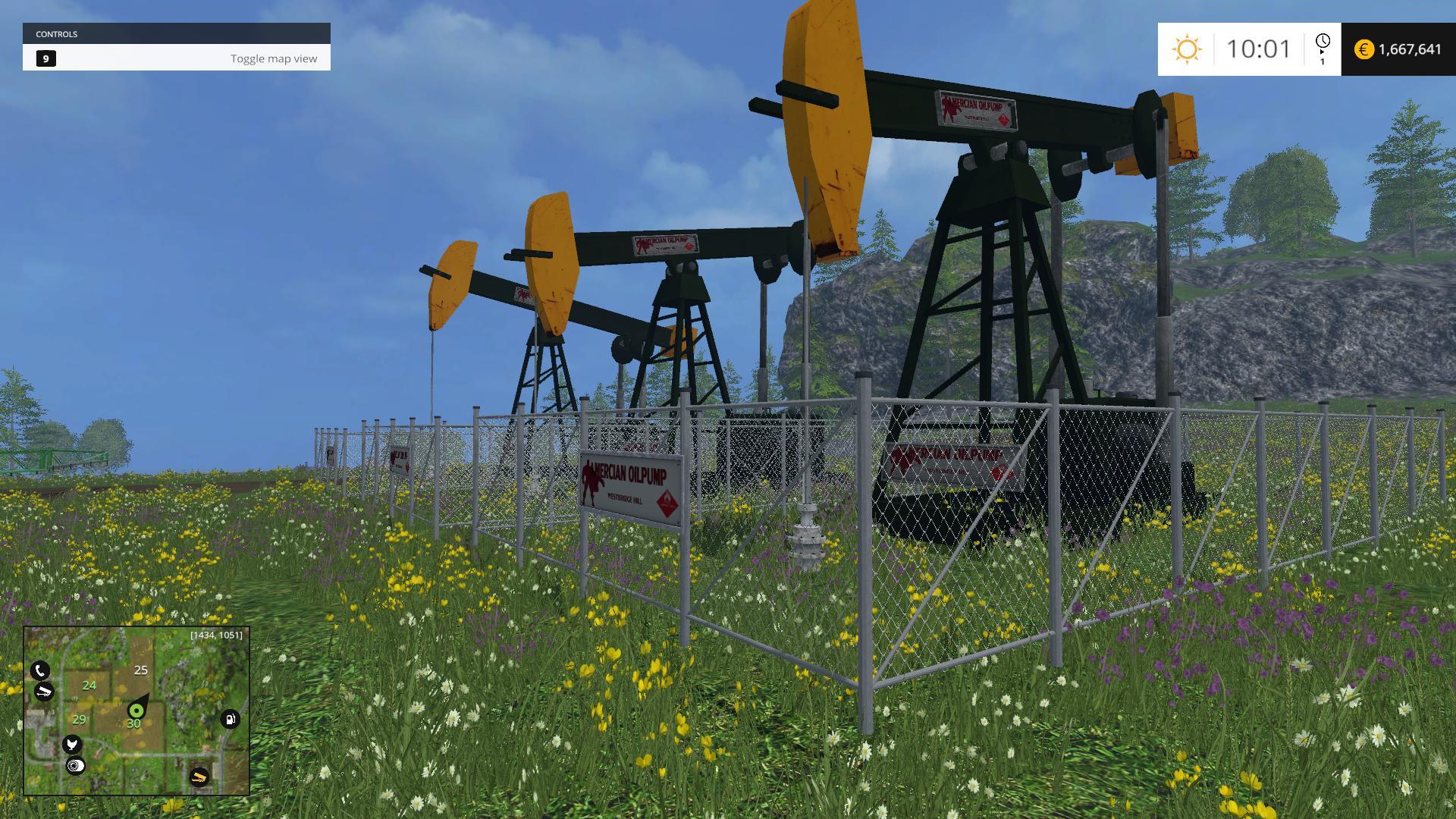Select the coordinates label on the minimap
The image size is (1456, 819).
[215, 634]
